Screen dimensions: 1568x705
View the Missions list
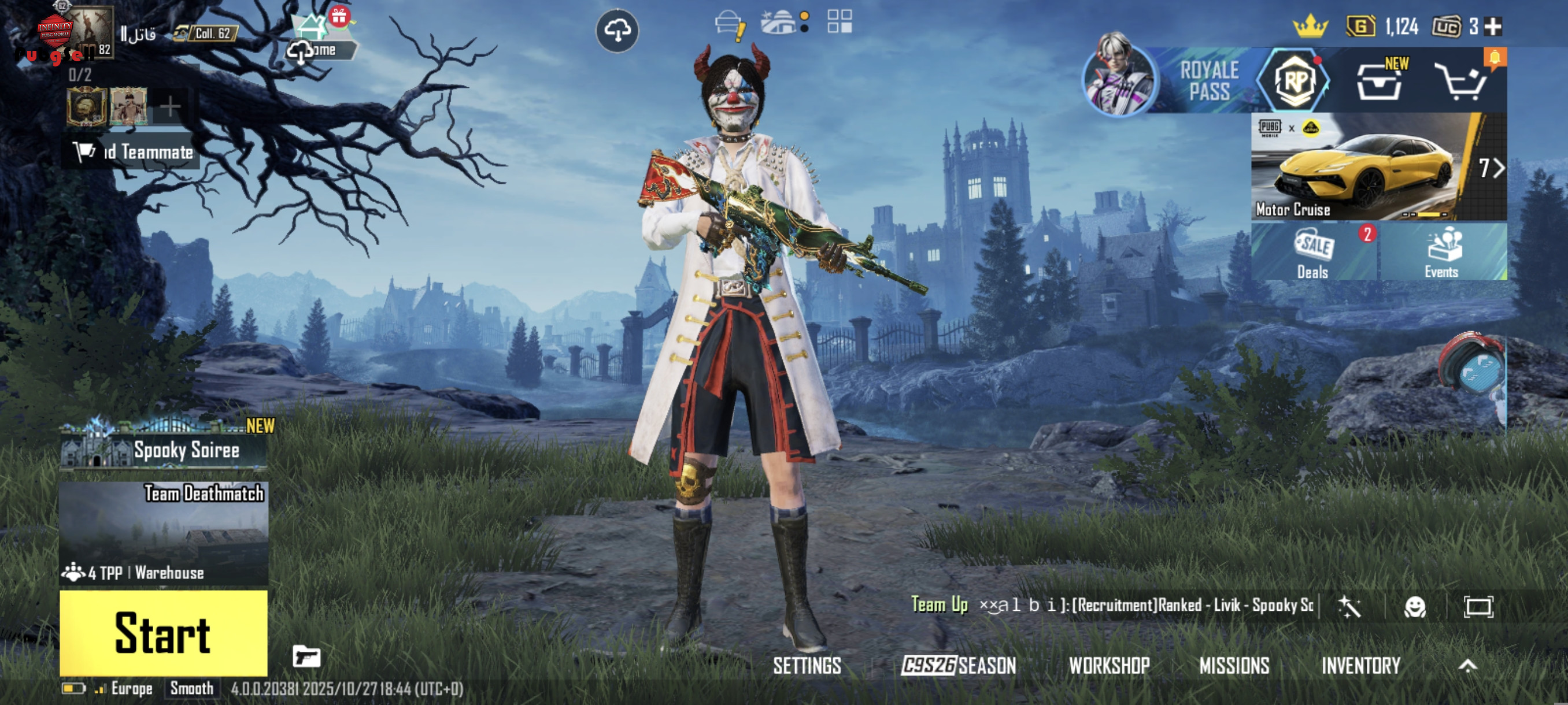point(1234,666)
